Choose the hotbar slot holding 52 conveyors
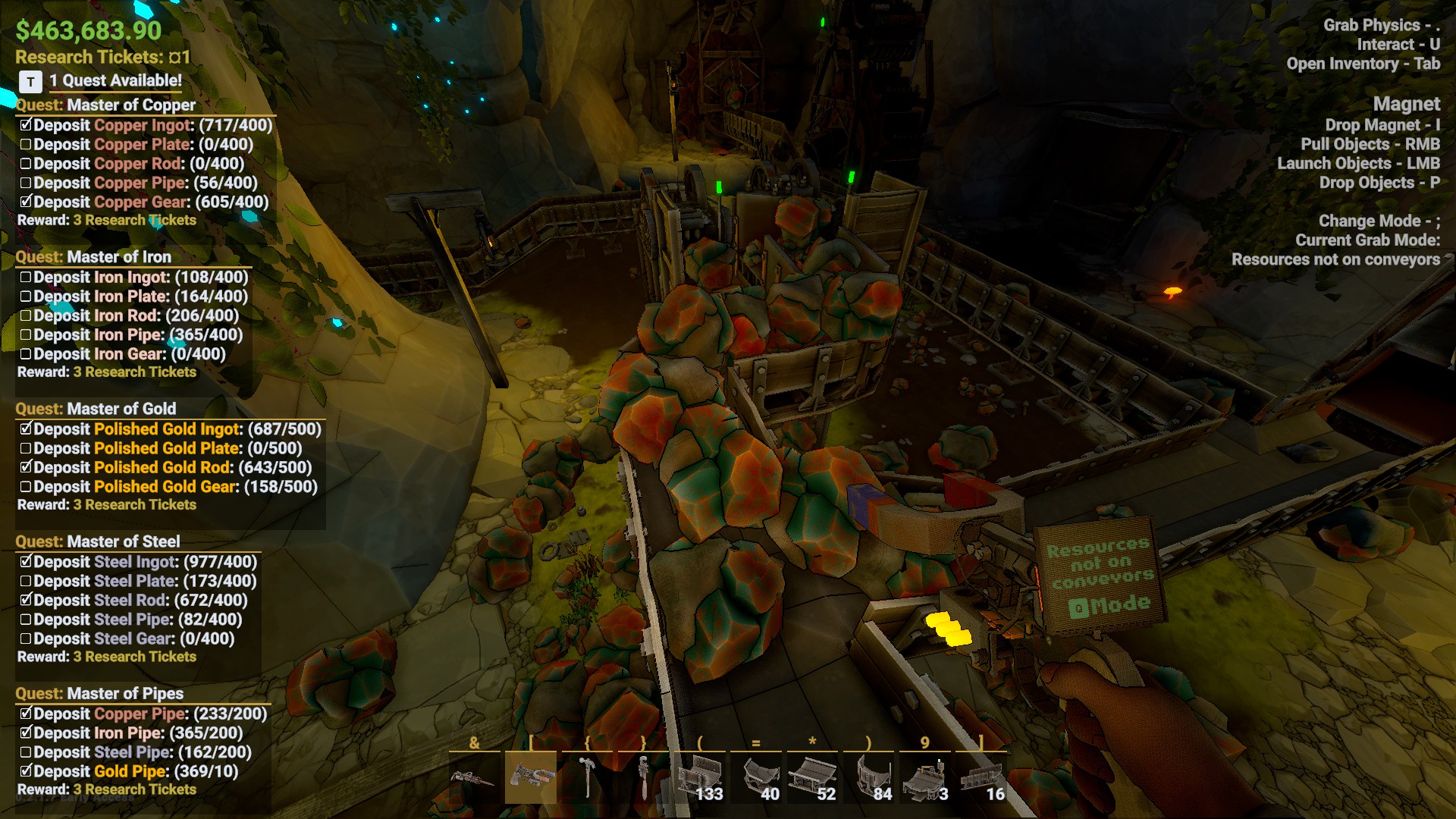The image size is (1456, 819). [x=812, y=778]
